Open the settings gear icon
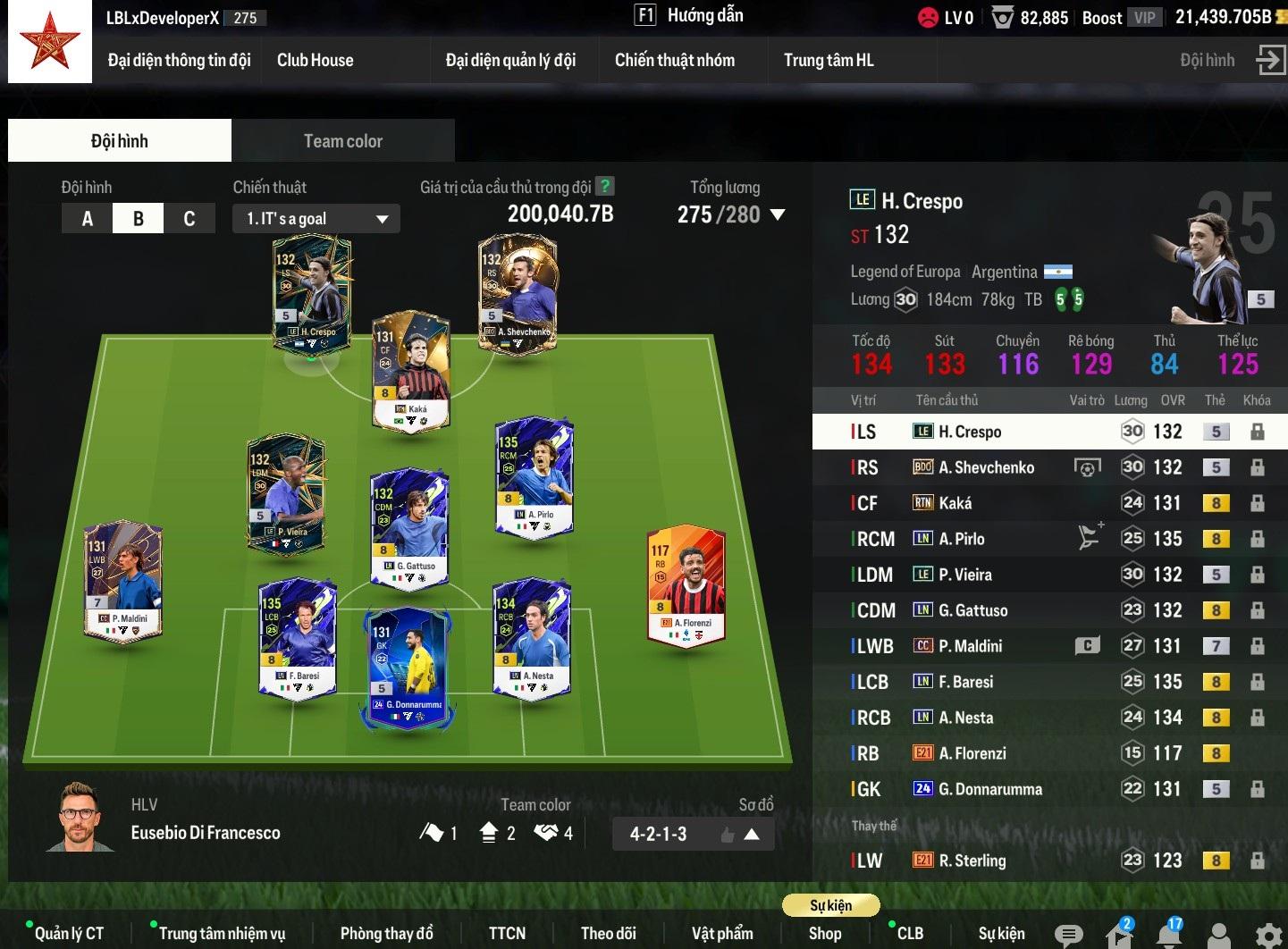 coord(1267,935)
